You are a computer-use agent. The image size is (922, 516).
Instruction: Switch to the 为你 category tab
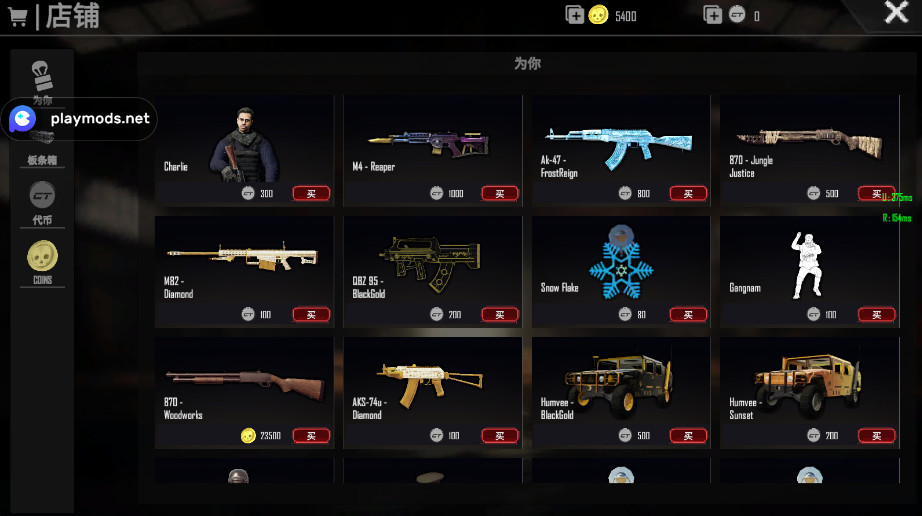42,80
